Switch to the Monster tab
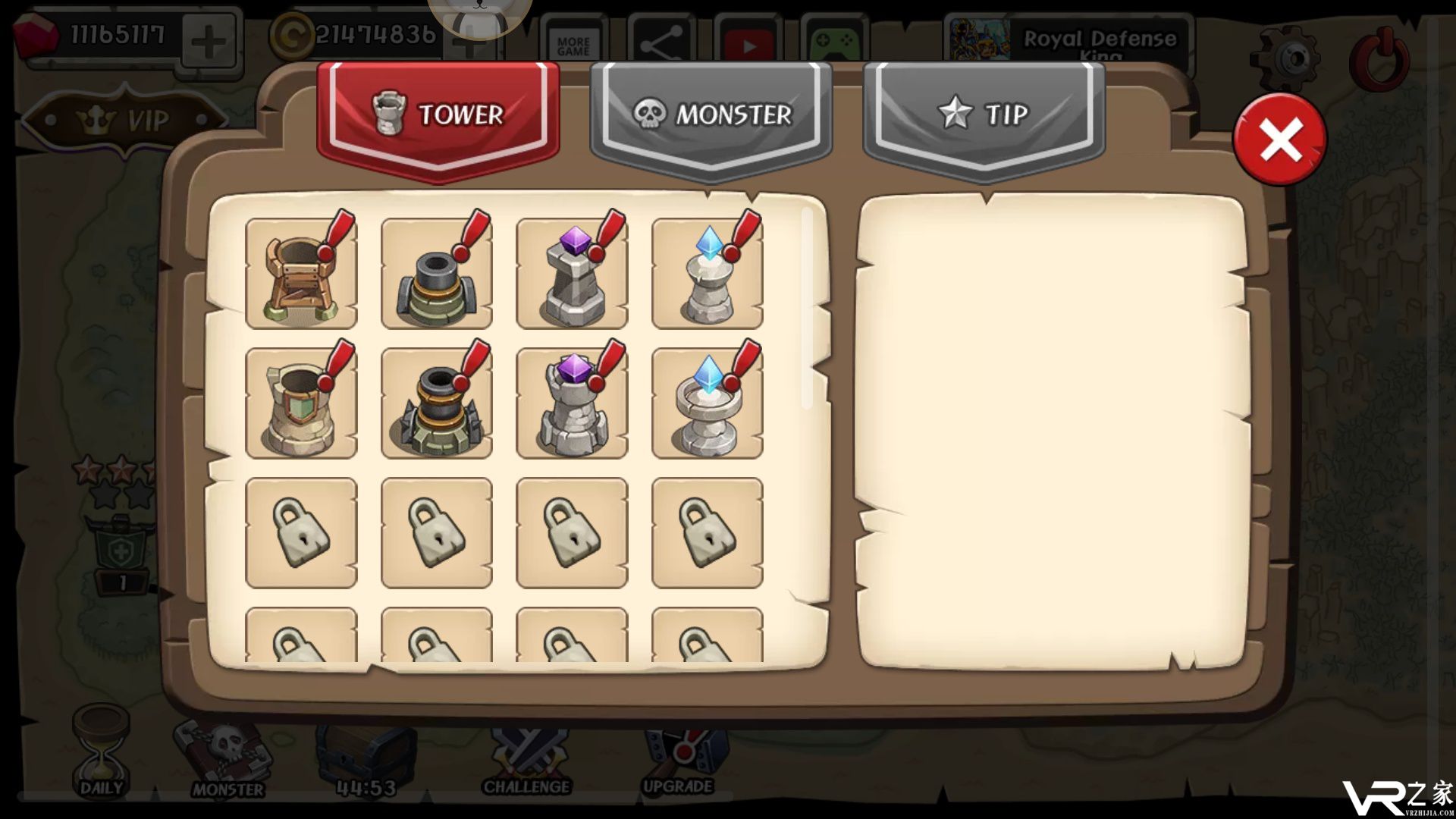 pos(711,115)
